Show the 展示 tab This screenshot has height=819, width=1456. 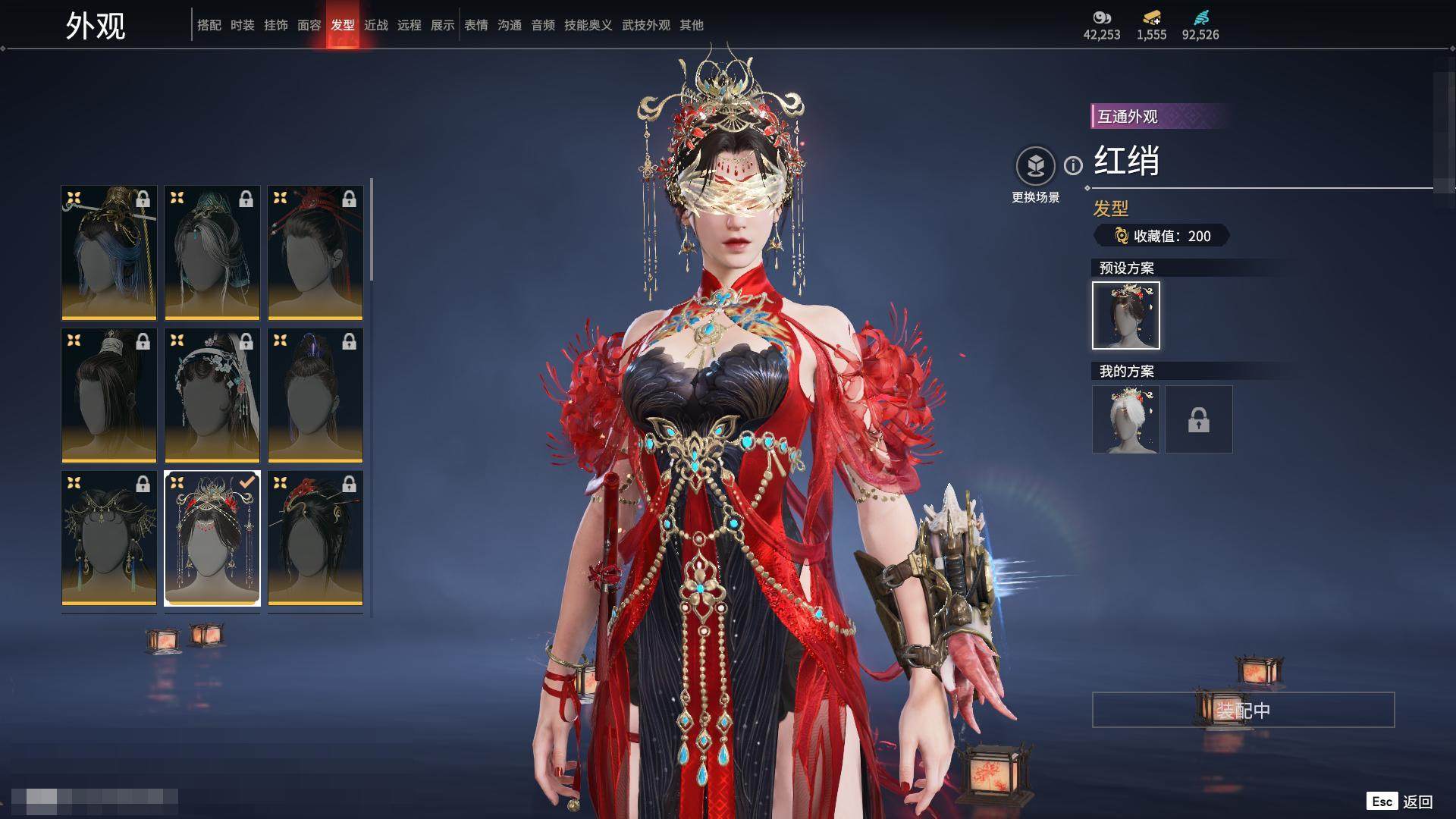(x=442, y=25)
